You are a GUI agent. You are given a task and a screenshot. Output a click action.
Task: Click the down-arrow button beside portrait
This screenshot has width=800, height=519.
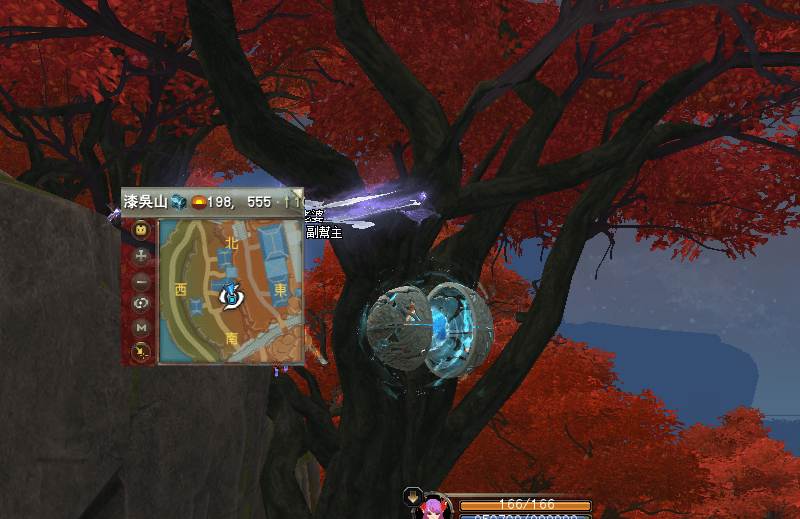click(412, 497)
